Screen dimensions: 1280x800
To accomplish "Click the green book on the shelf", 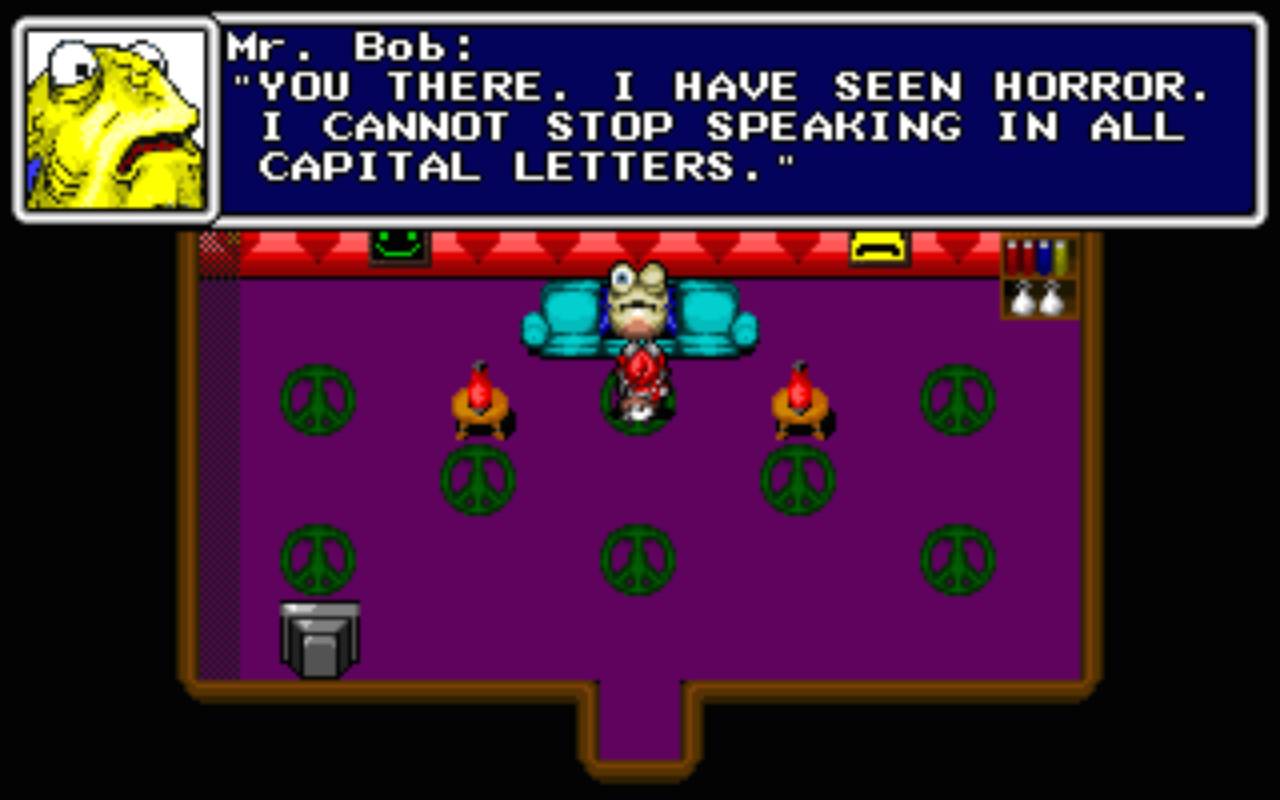I will [x=1059, y=258].
